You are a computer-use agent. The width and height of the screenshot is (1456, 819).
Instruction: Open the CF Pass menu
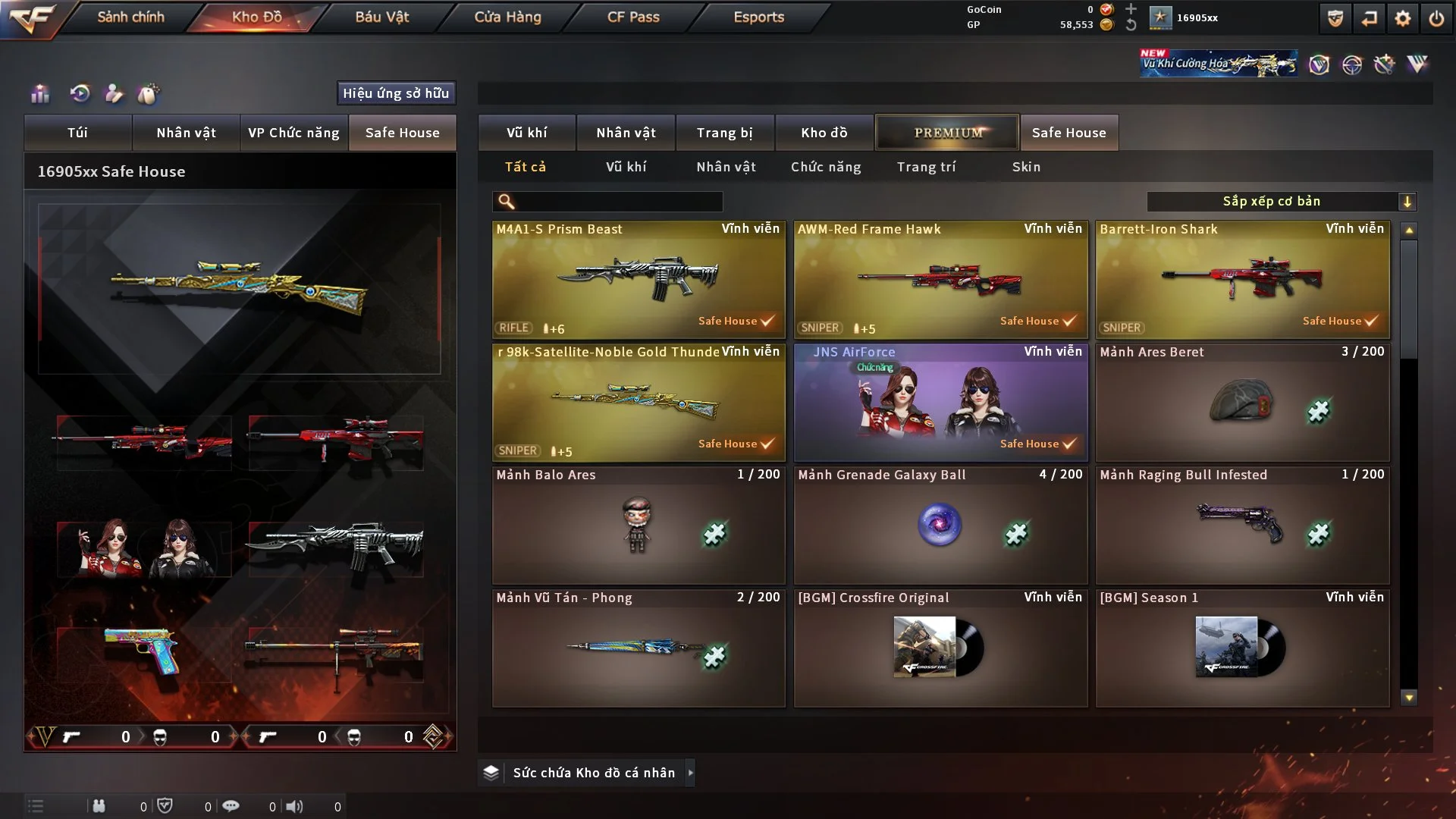tap(633, 17)
